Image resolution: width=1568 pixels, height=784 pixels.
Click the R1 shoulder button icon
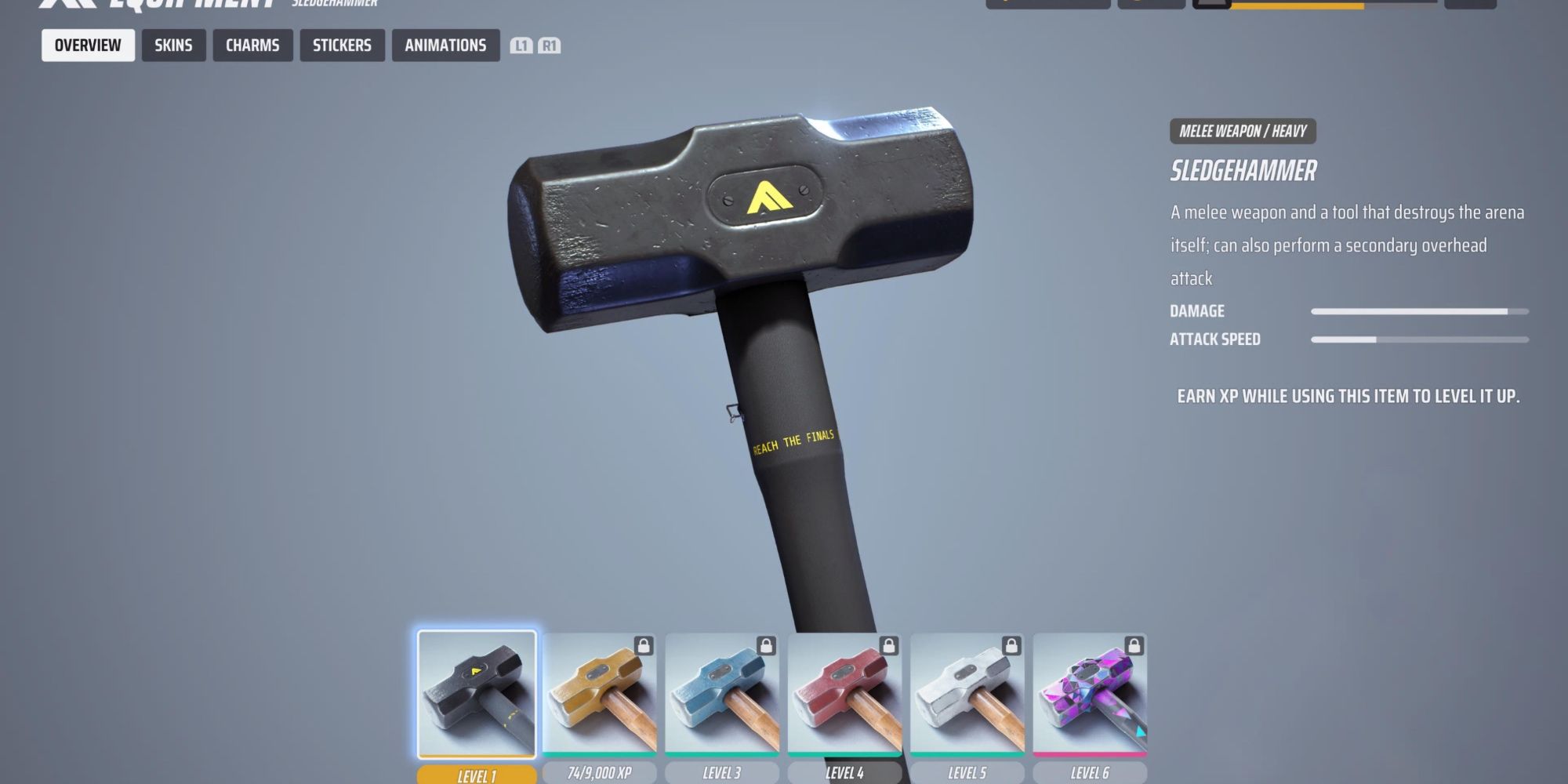[x=550, y=45]
